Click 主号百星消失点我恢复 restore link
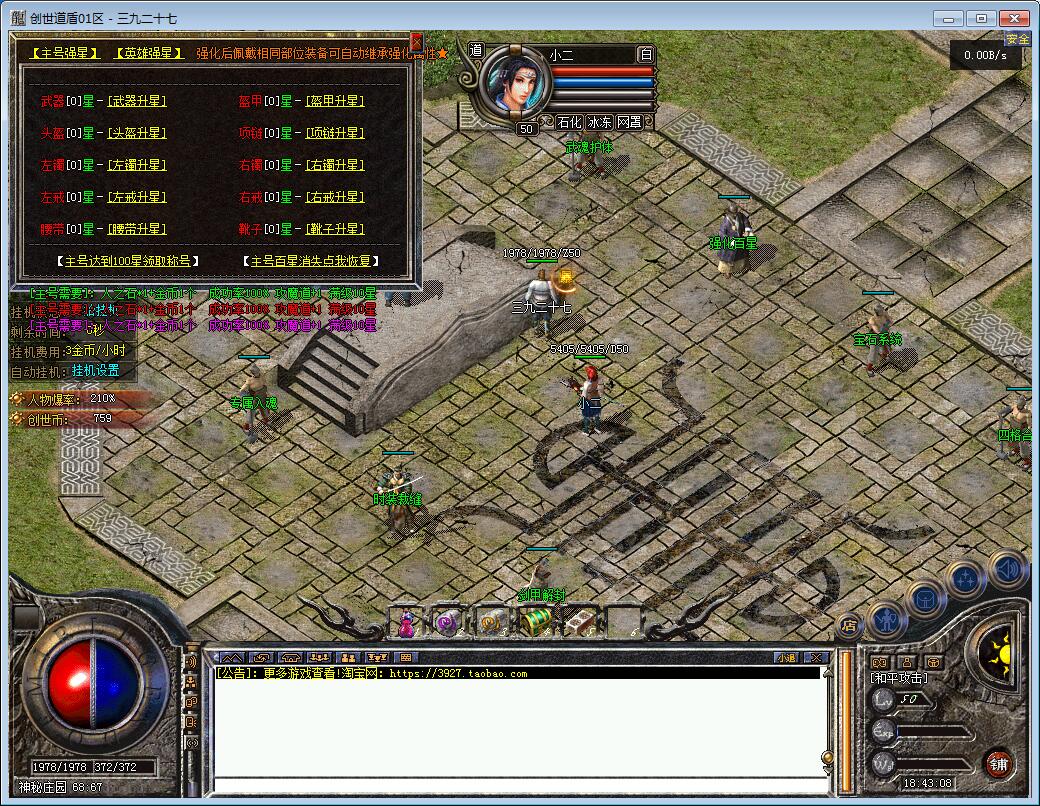1040x806 pixels. 310,261
